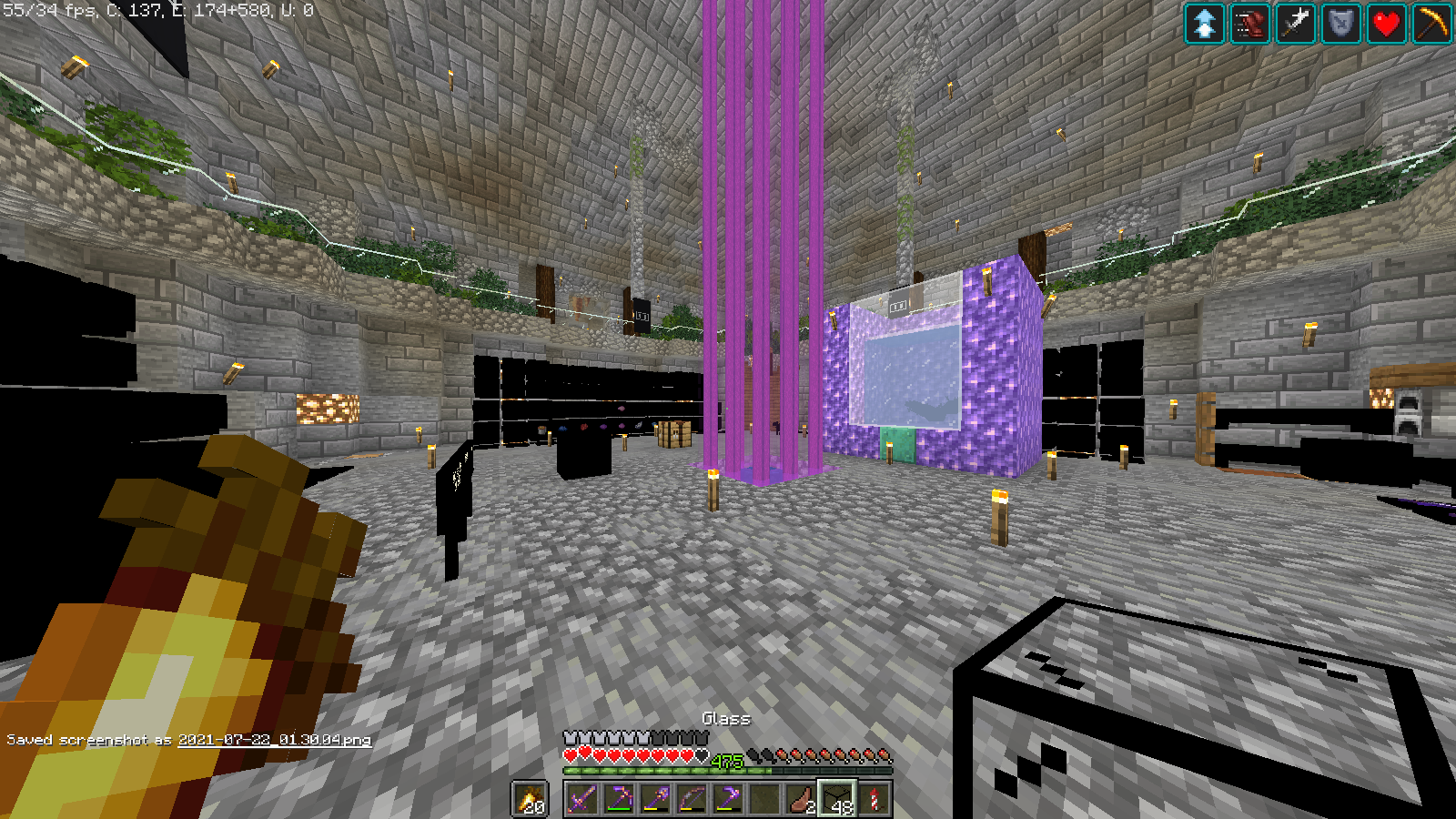
Task: Click the red saddle status icon in top-right HUD
Action: 1249,24
